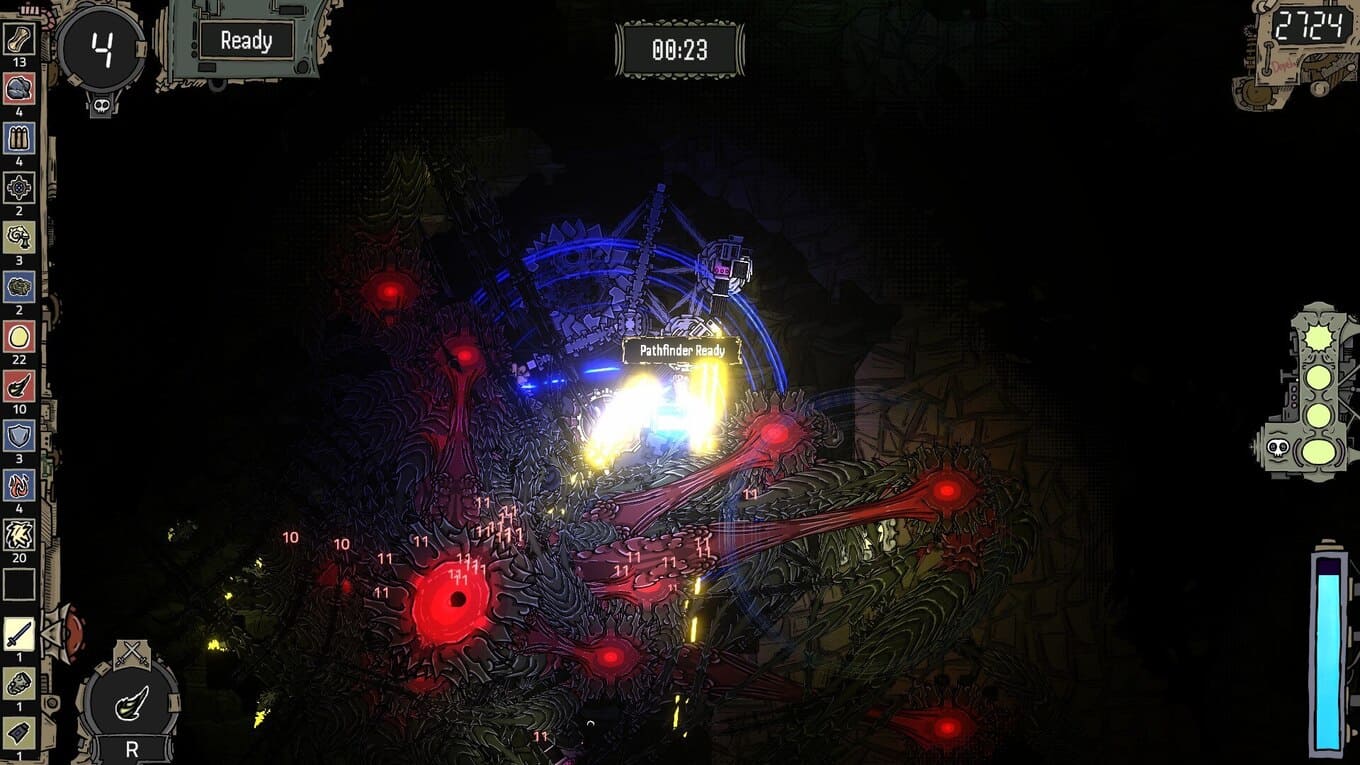Choose the bullets ammo slot
The image size is (1360, 765).
point(19,138)
